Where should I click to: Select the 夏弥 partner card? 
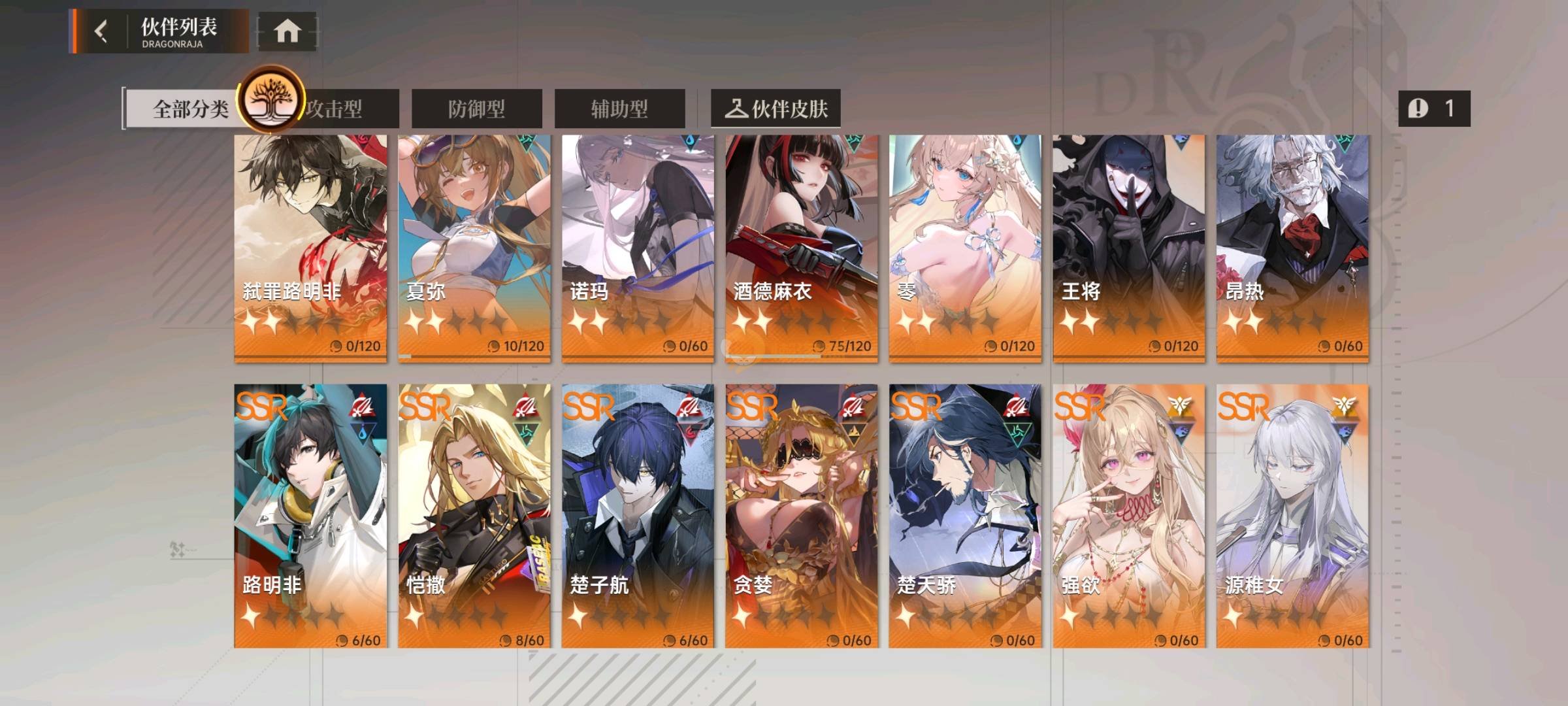(474, 247)
